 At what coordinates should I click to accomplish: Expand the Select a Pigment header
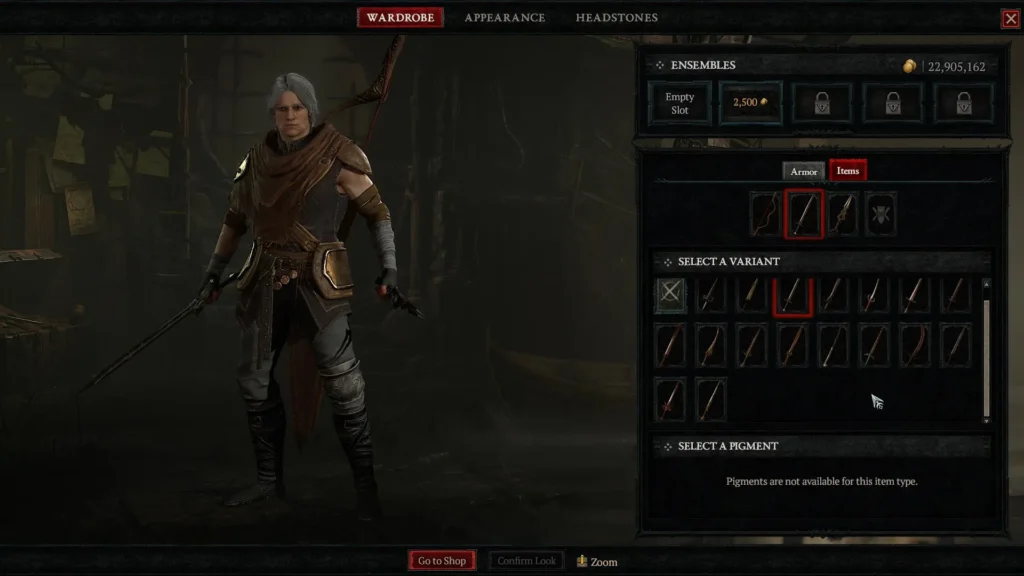(728, 446)
